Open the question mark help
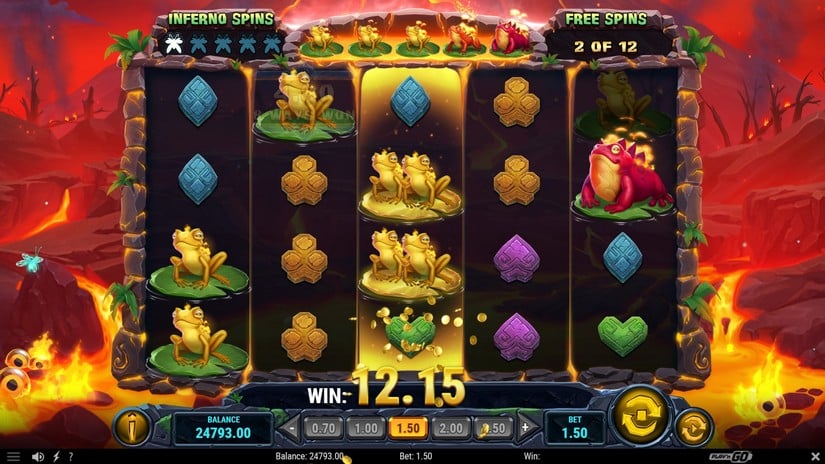This screenshot has width=825, height=464. pos(70,457)
